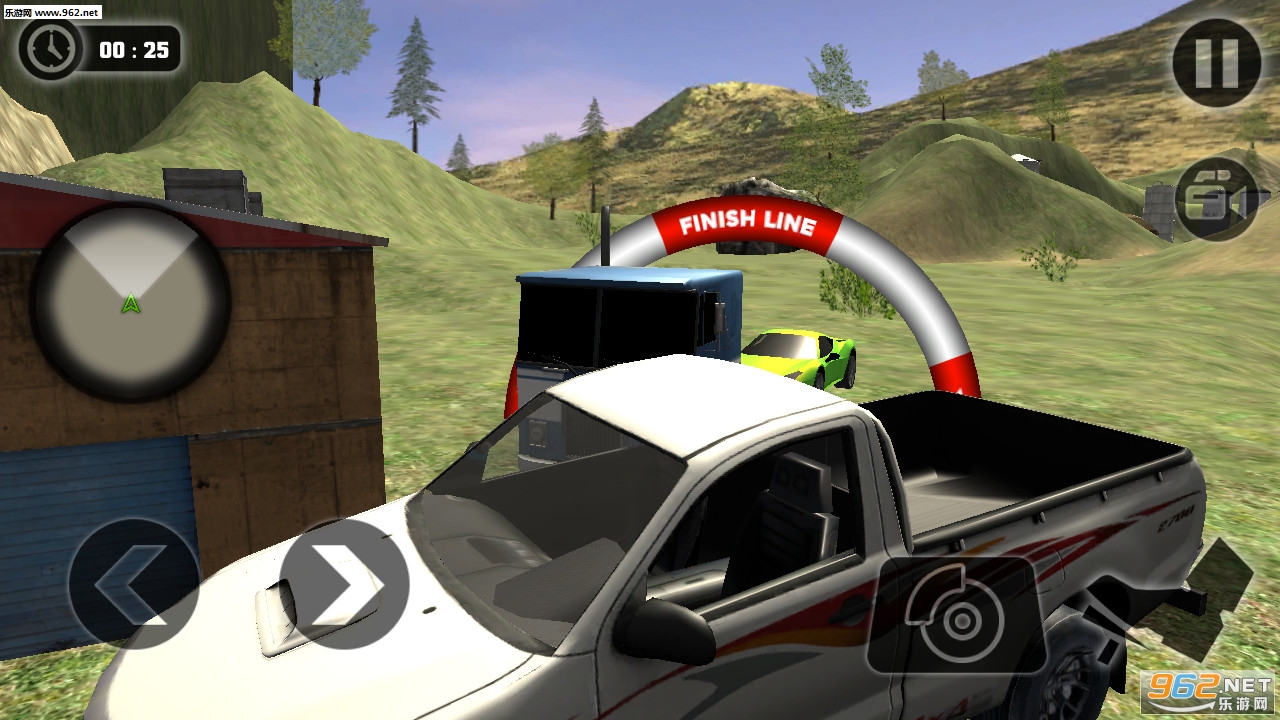
Task: Tap the brake disc button
Action: pyautogui.click(x=957, y=616)
